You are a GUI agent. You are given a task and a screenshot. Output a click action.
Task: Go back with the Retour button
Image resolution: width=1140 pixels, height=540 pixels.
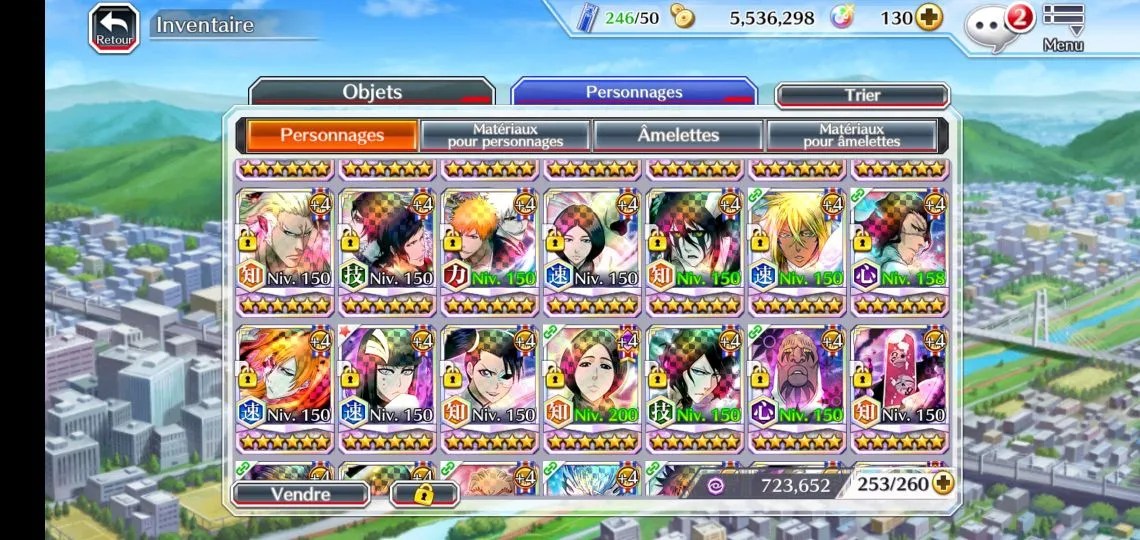click(x=114, y=27)
